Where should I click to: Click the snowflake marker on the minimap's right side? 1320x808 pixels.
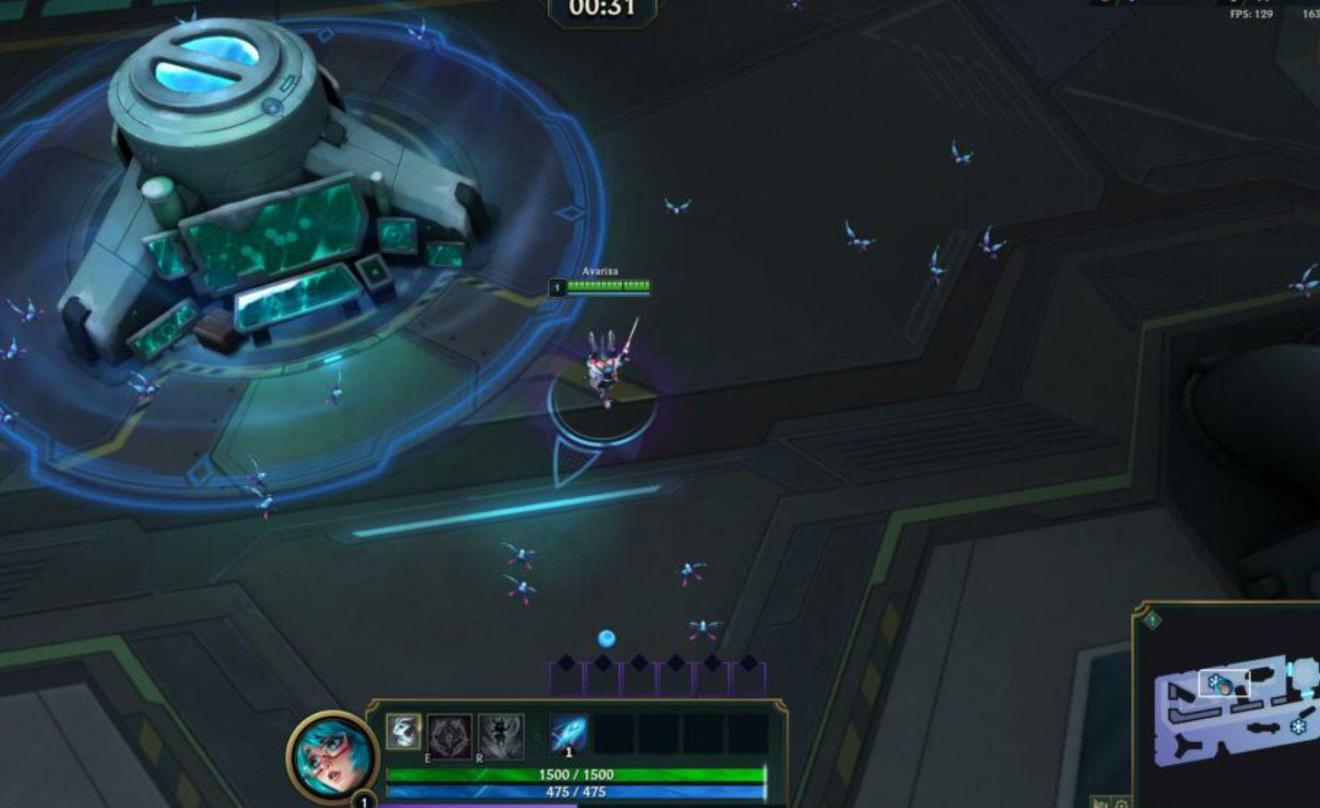pos(1299,725)
